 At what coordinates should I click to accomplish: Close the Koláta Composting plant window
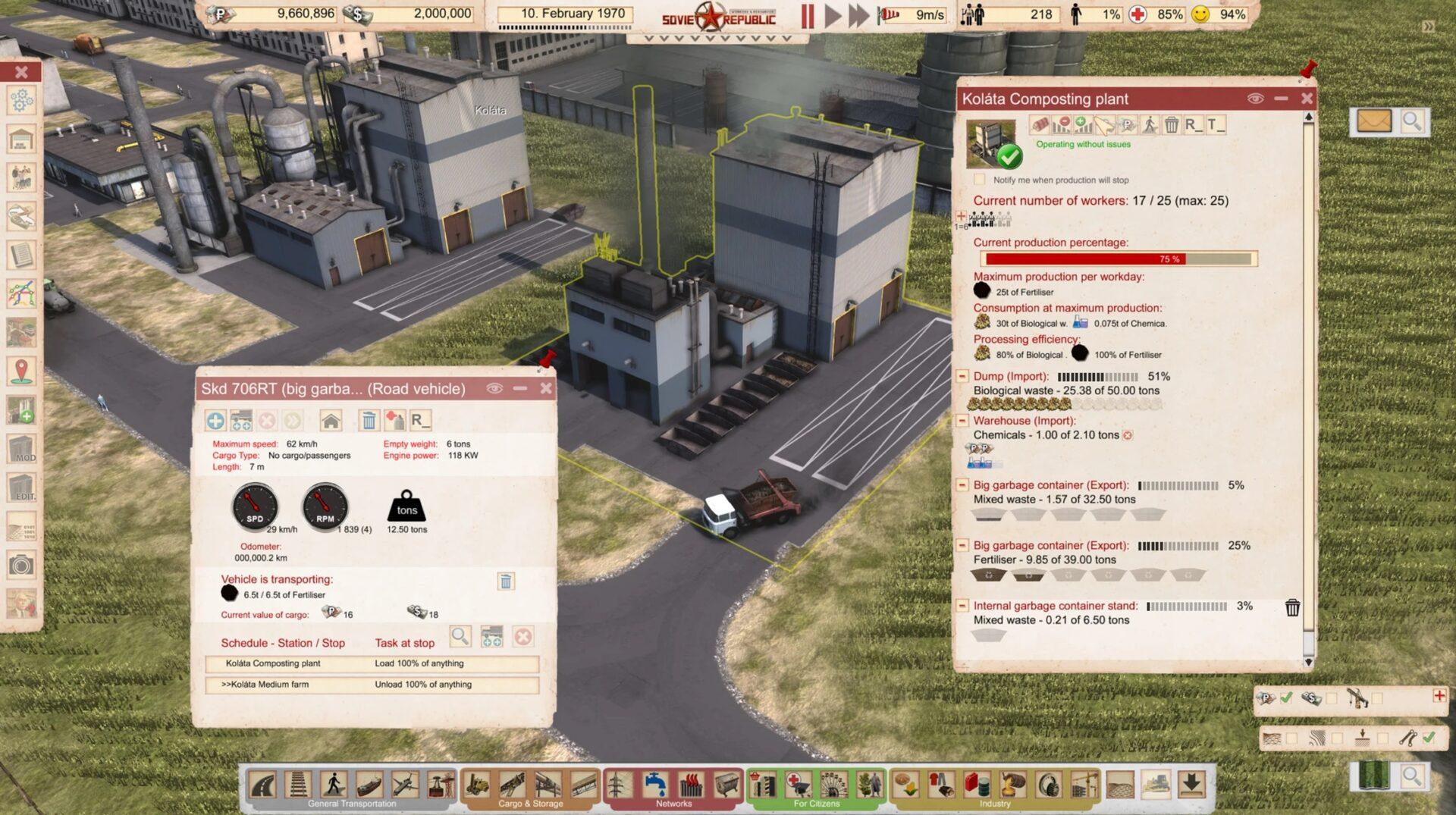click(1307, 99)
